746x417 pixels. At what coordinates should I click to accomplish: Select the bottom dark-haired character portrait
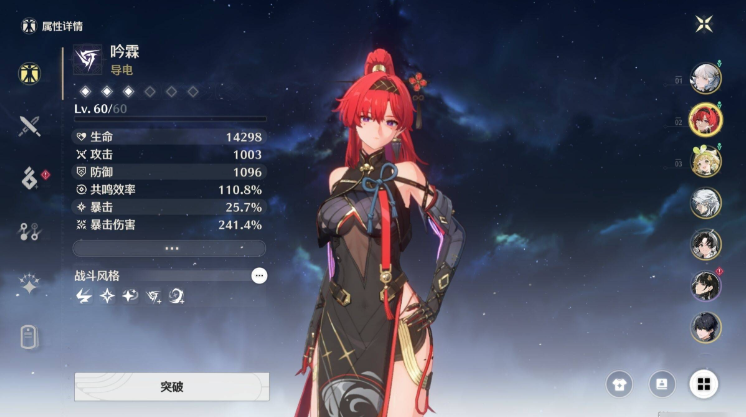[x=705, y=327]
